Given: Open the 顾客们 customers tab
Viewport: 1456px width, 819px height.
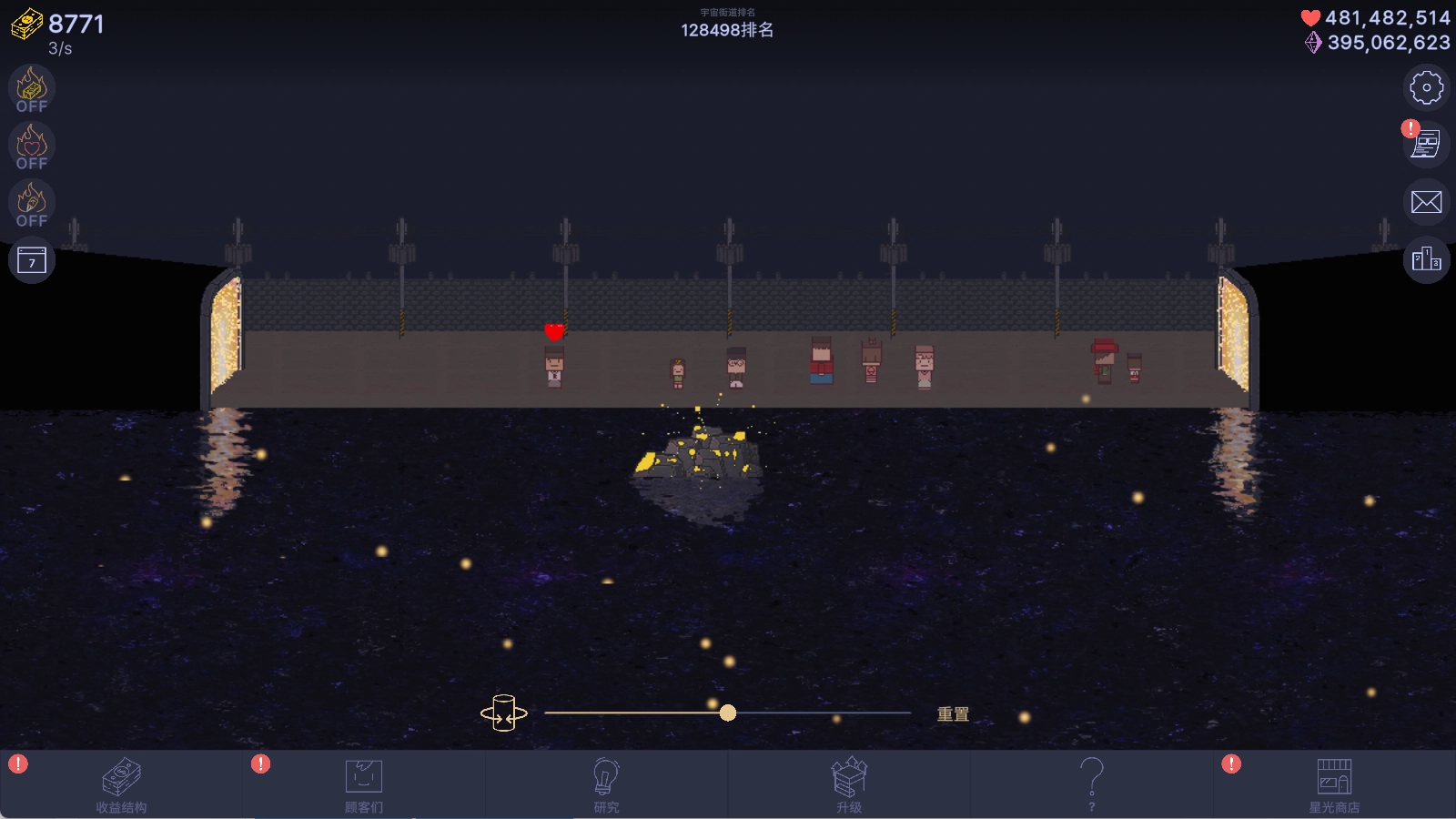Looking at the screenshot, I should point(364,784).
